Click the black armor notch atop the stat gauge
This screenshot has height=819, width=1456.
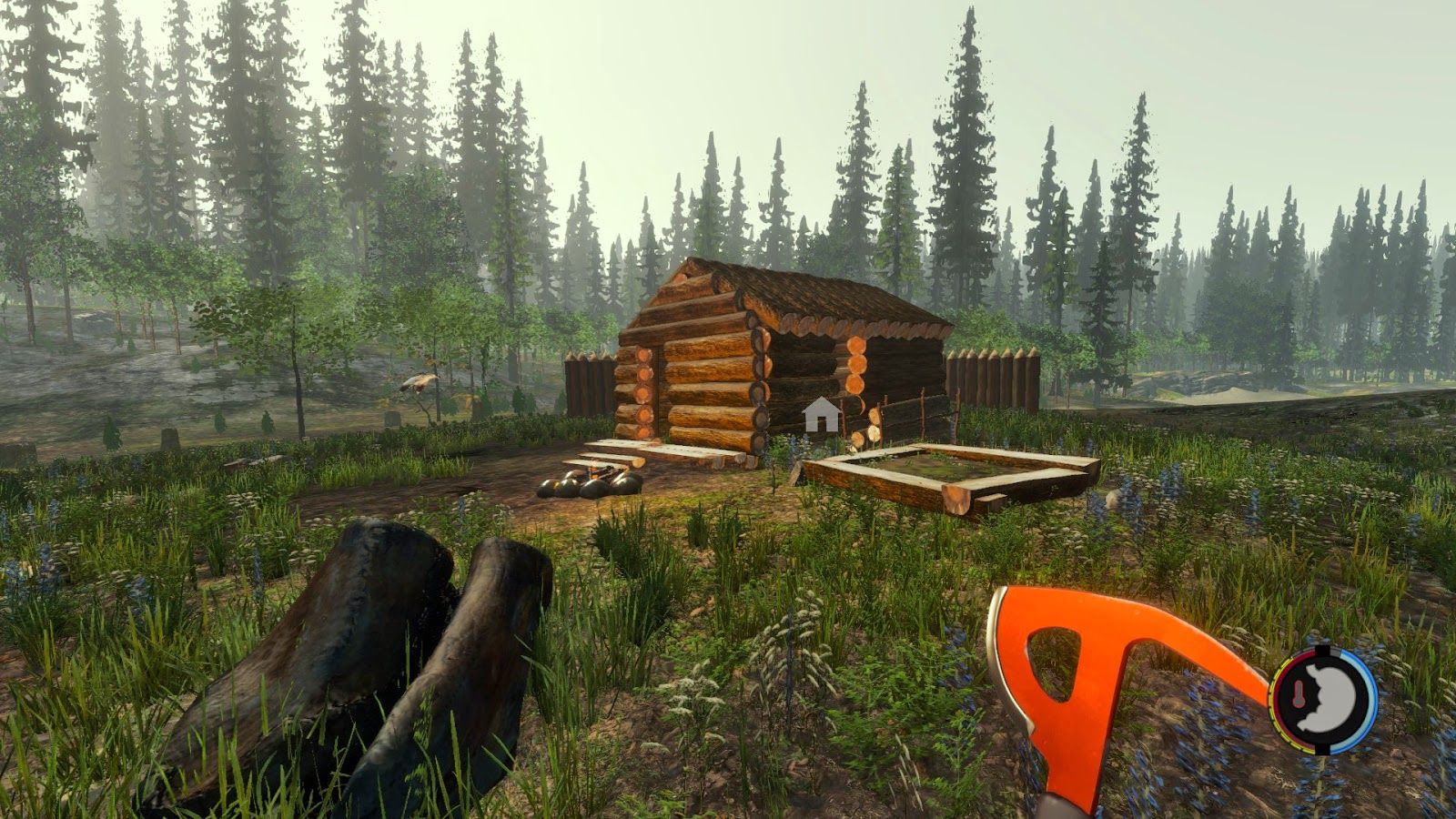pos(1324,648)
